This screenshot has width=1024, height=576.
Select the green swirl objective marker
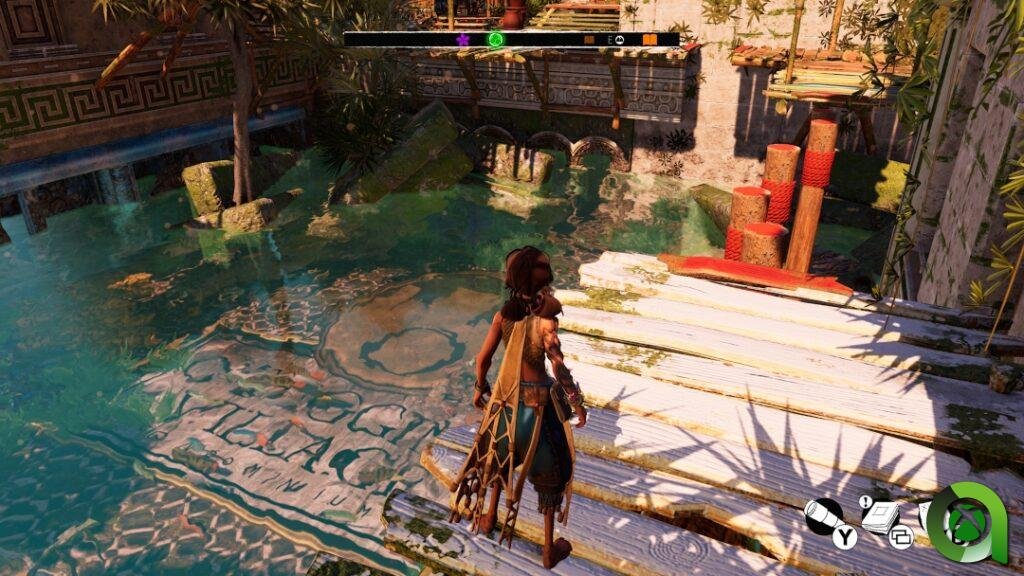coord(494,40)
